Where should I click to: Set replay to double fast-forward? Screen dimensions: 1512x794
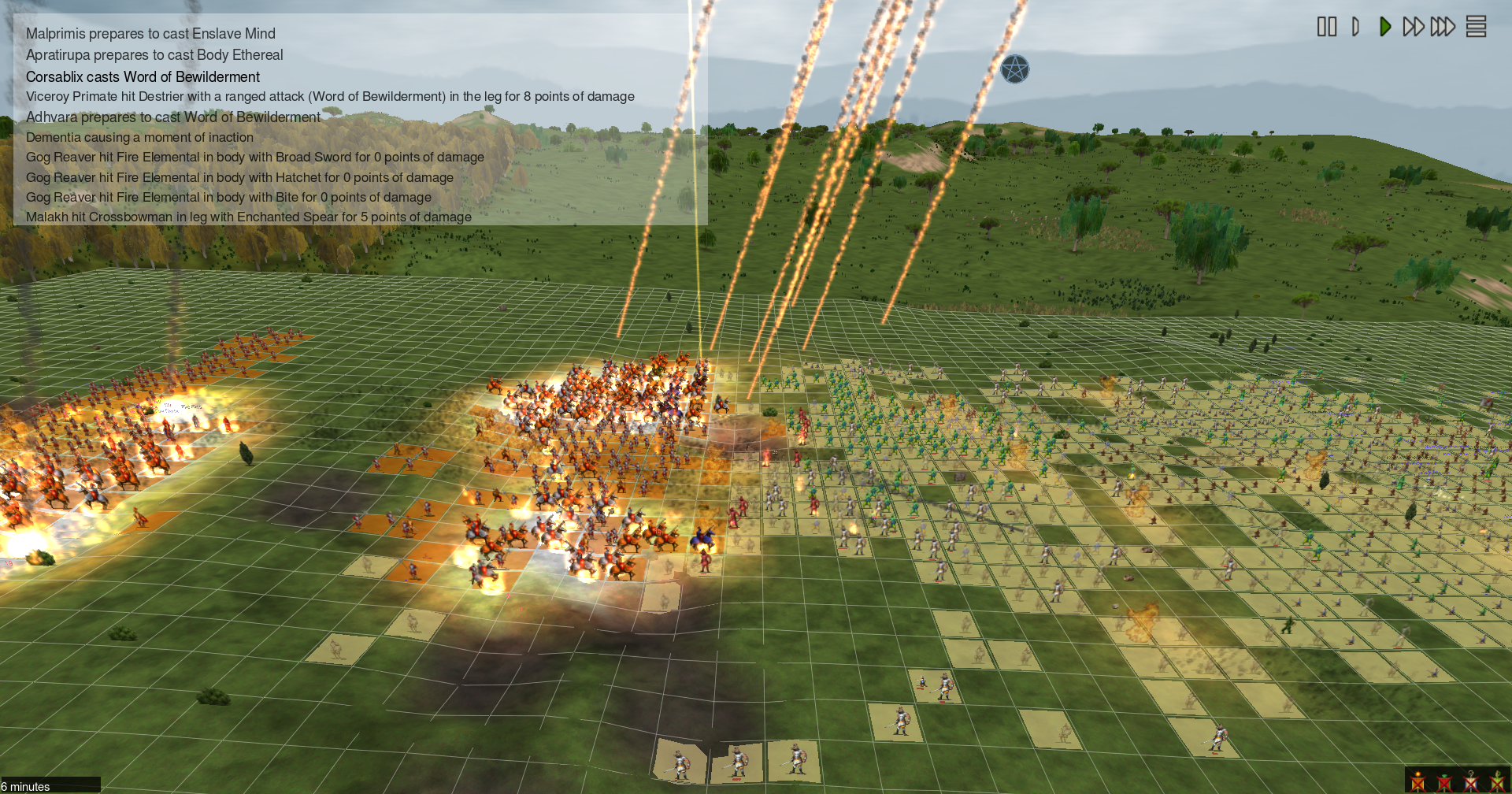[1414, 27]
